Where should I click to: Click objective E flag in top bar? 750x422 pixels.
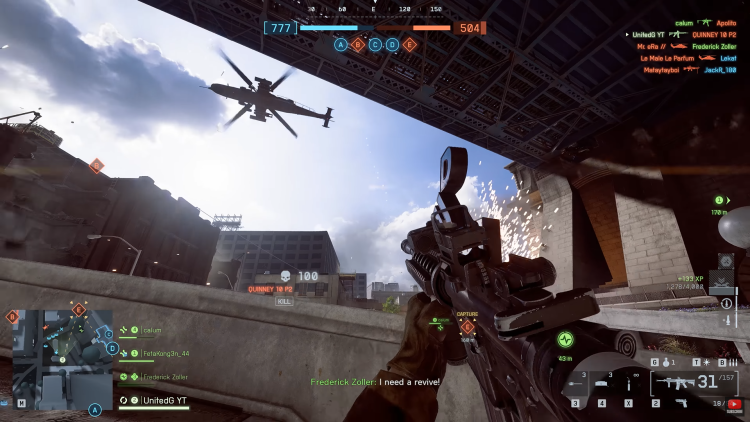409,44
